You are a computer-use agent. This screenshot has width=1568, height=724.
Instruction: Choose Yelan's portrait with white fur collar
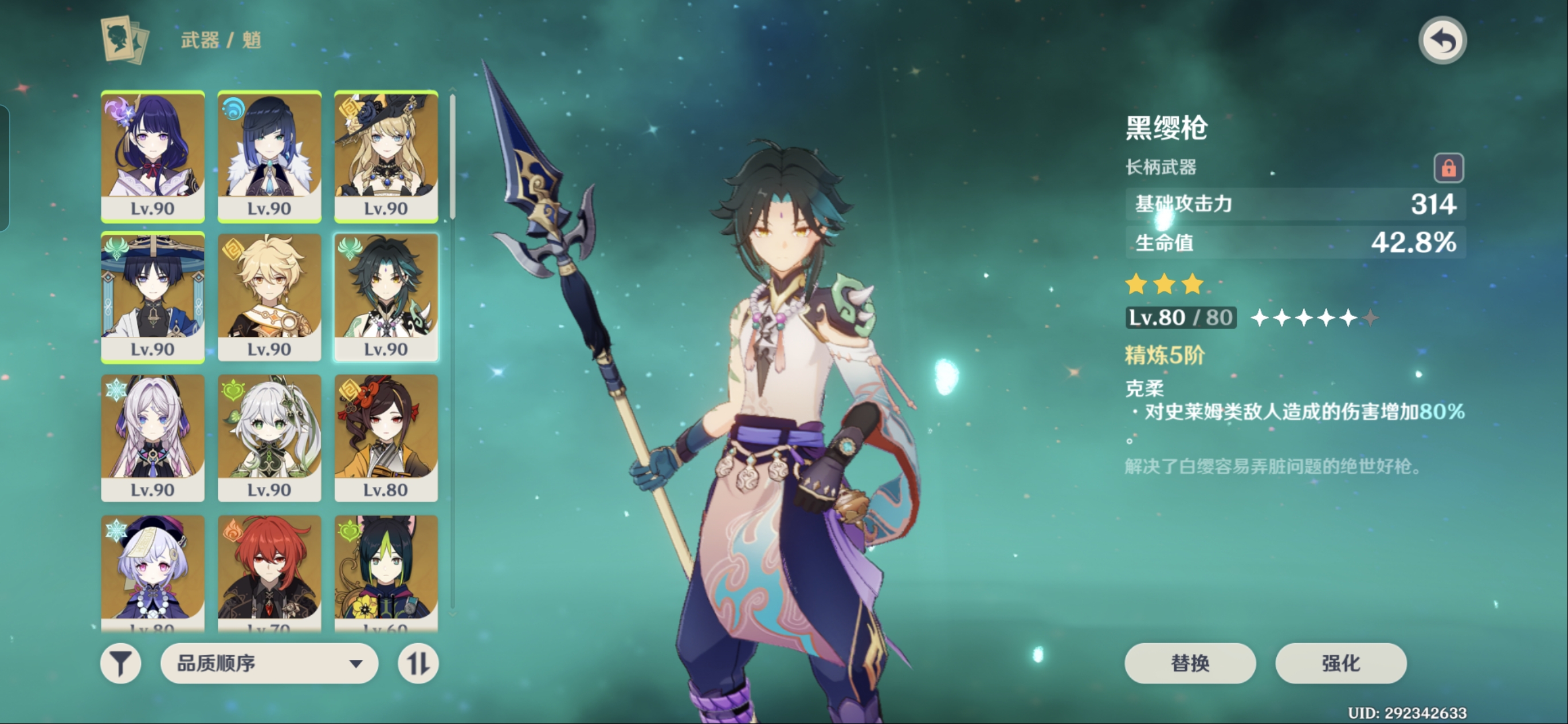pos(269,156)
